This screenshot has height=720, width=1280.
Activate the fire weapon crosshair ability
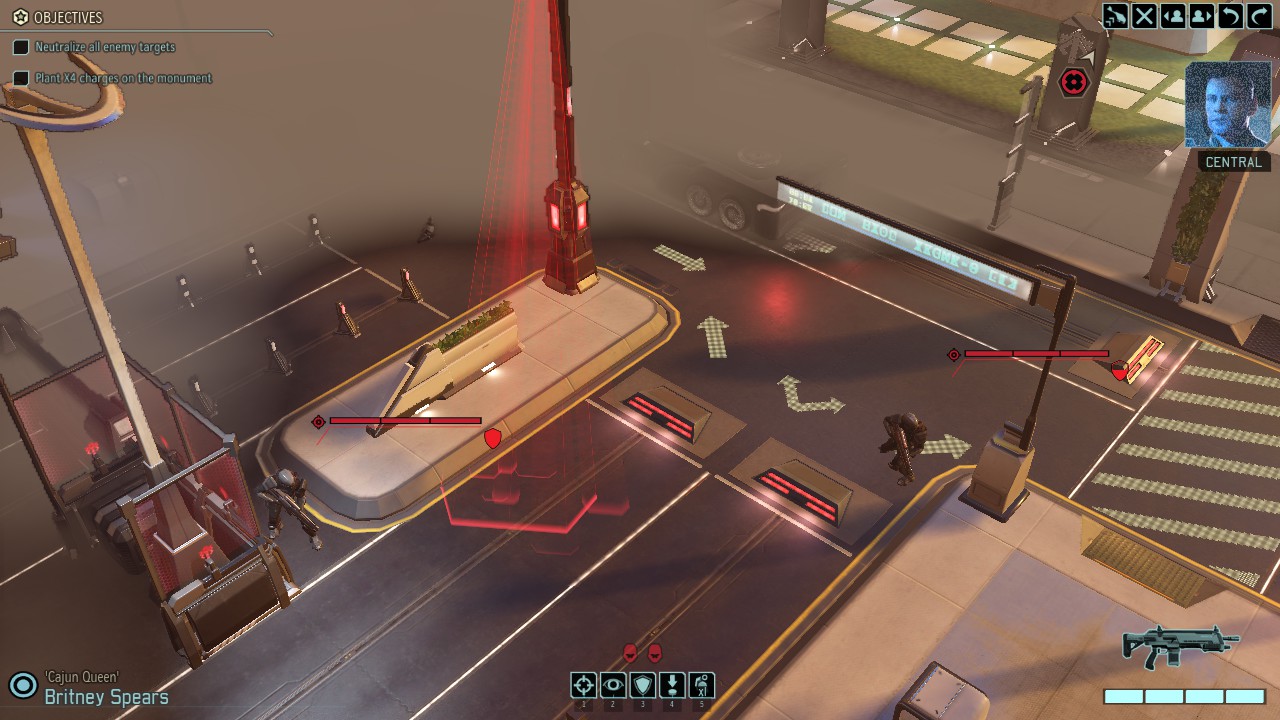(584, 685)
